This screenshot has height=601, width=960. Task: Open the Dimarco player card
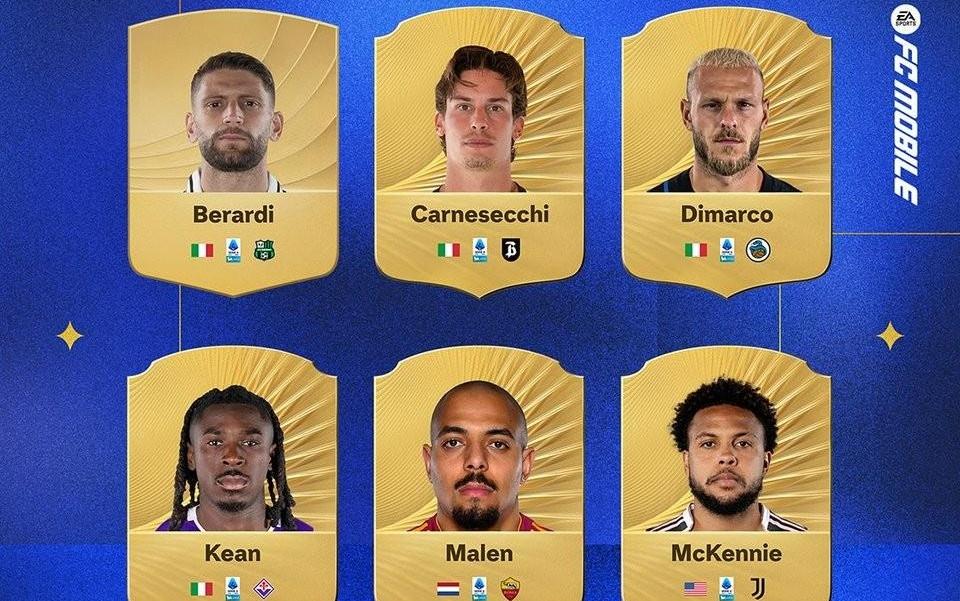[726, 150]
